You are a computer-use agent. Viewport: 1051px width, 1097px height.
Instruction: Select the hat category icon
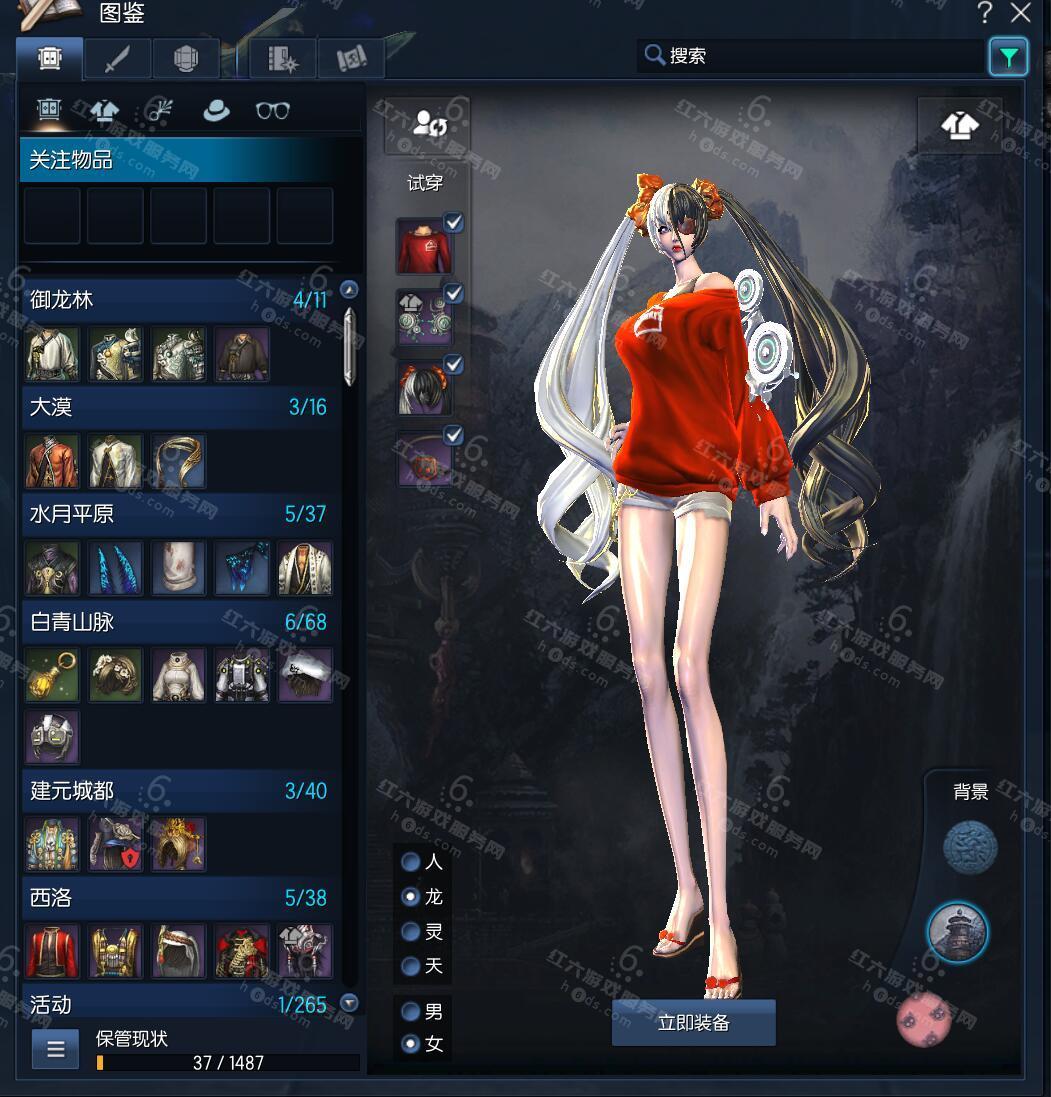click(215, 111)
